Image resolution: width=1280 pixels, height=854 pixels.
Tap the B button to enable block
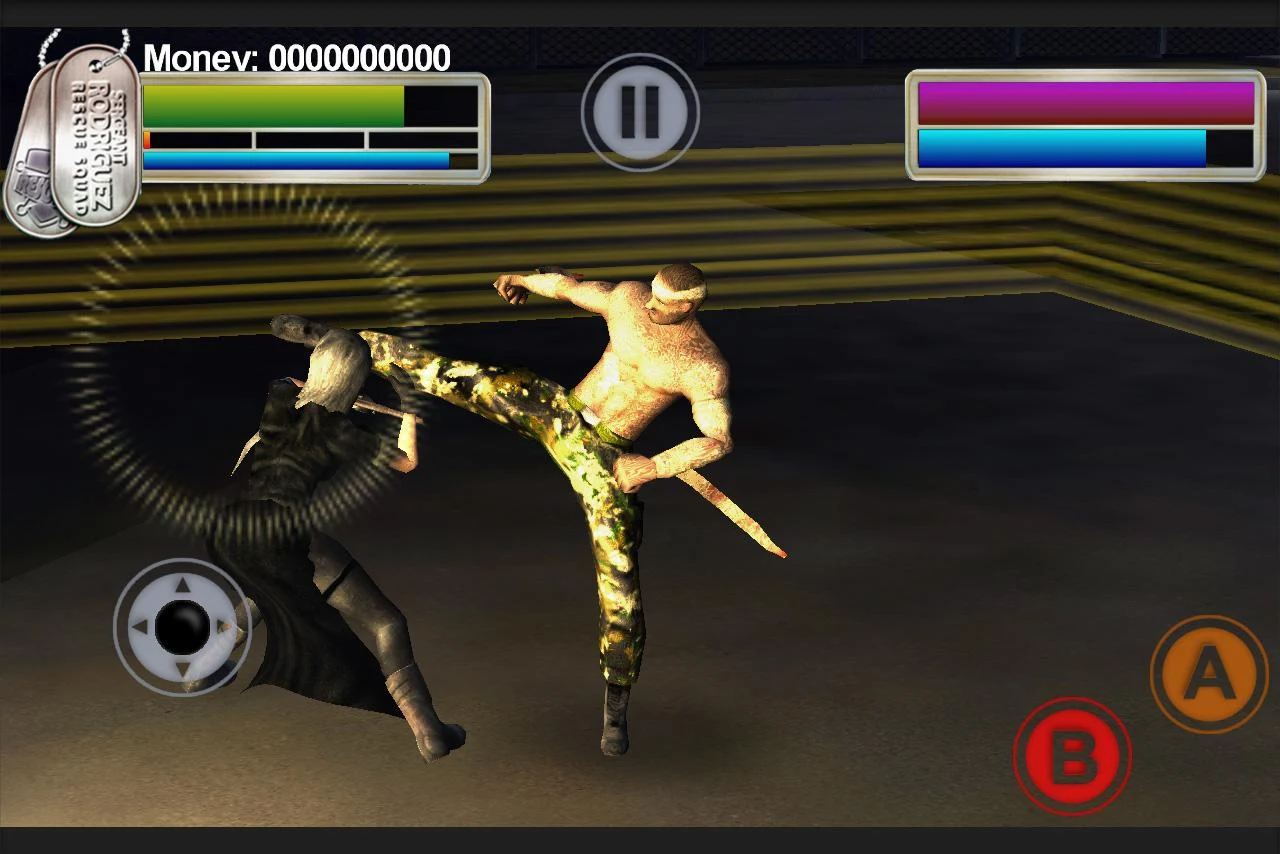[1073, 756]
